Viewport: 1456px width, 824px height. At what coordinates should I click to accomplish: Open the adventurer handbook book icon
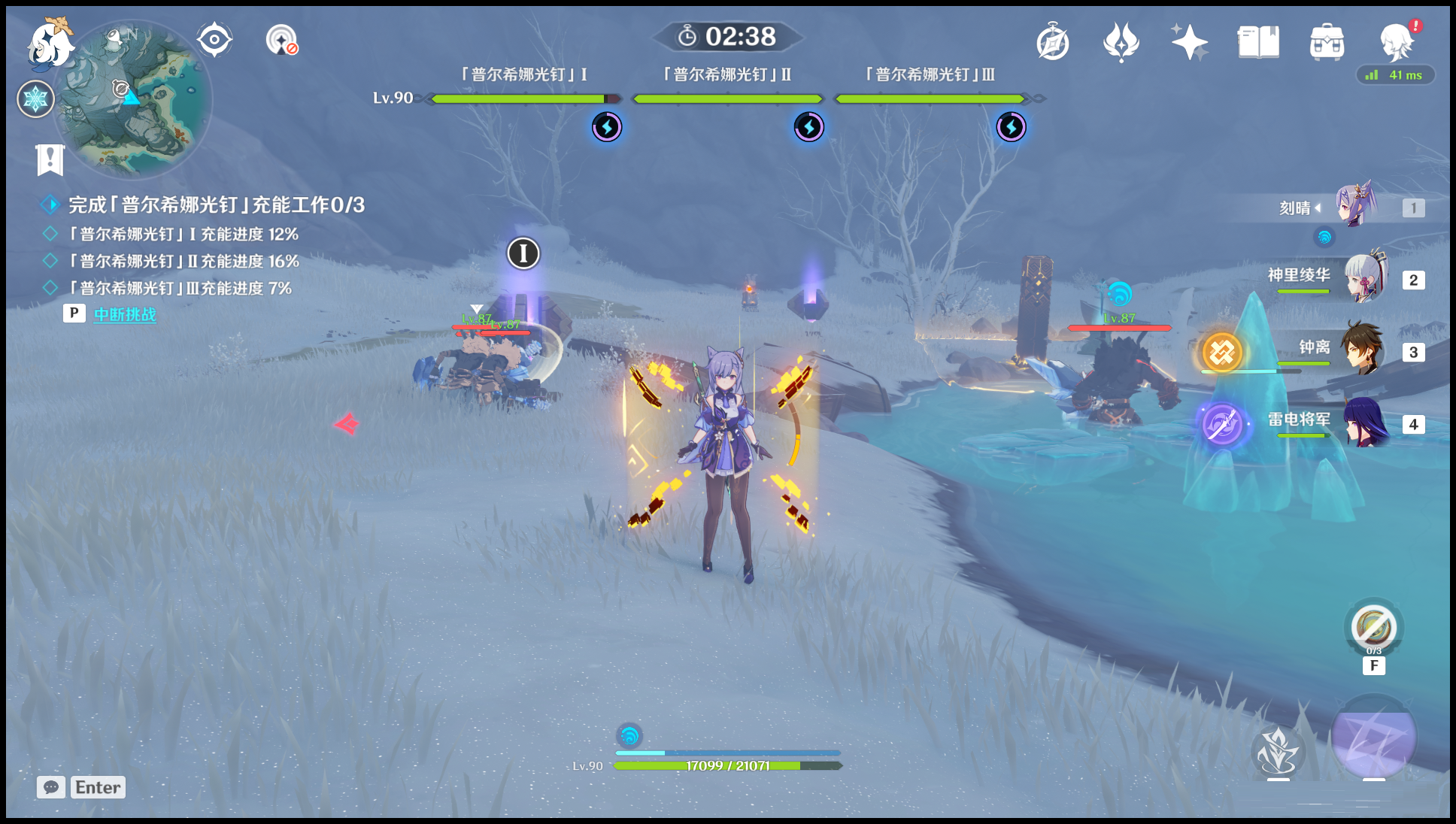point(1258,42)
